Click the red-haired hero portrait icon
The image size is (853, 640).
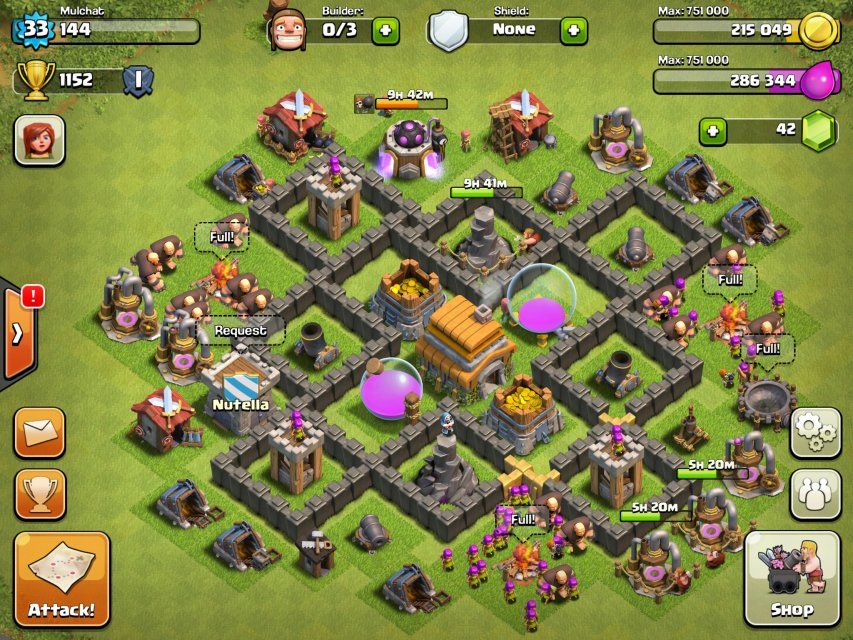tap(39, 140)
